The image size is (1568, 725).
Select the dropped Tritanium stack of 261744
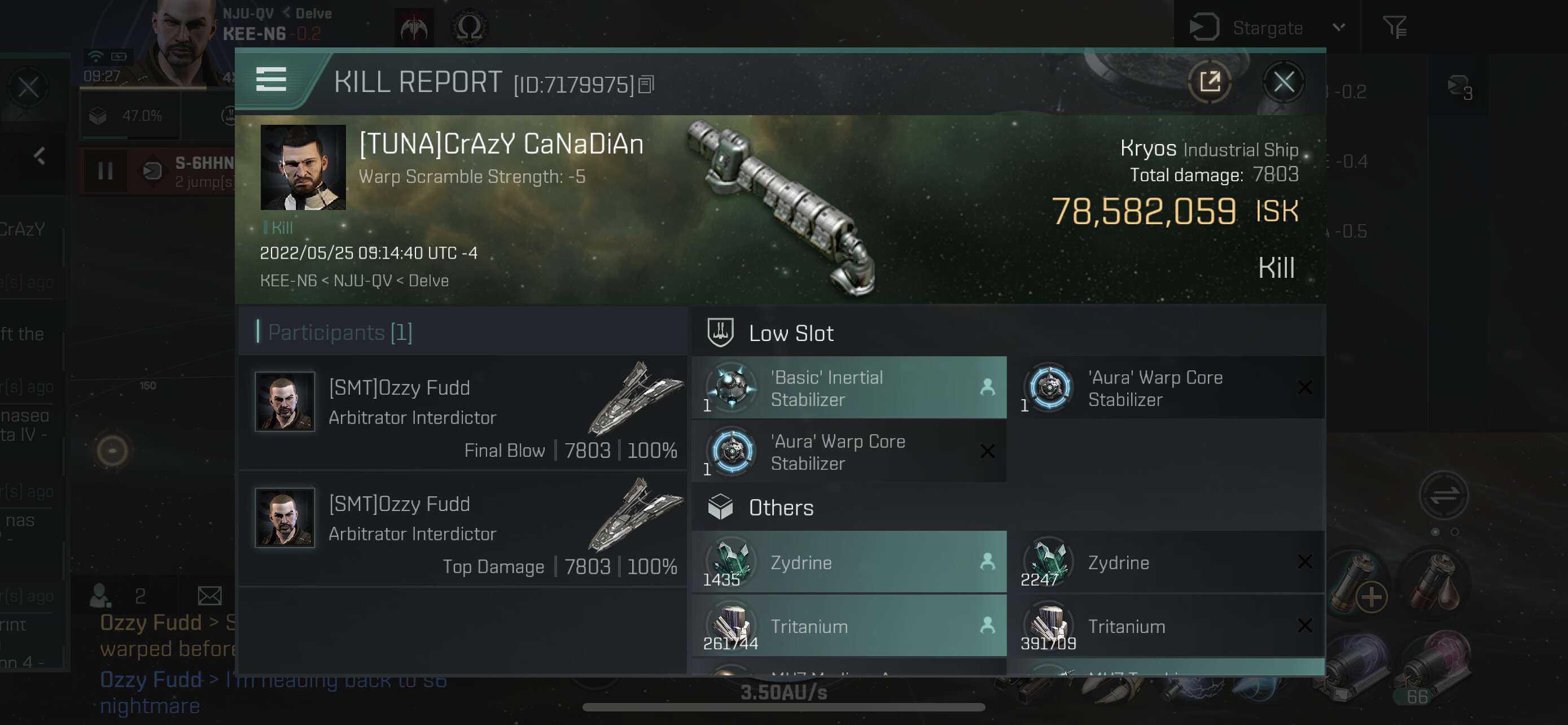[848, 626]
